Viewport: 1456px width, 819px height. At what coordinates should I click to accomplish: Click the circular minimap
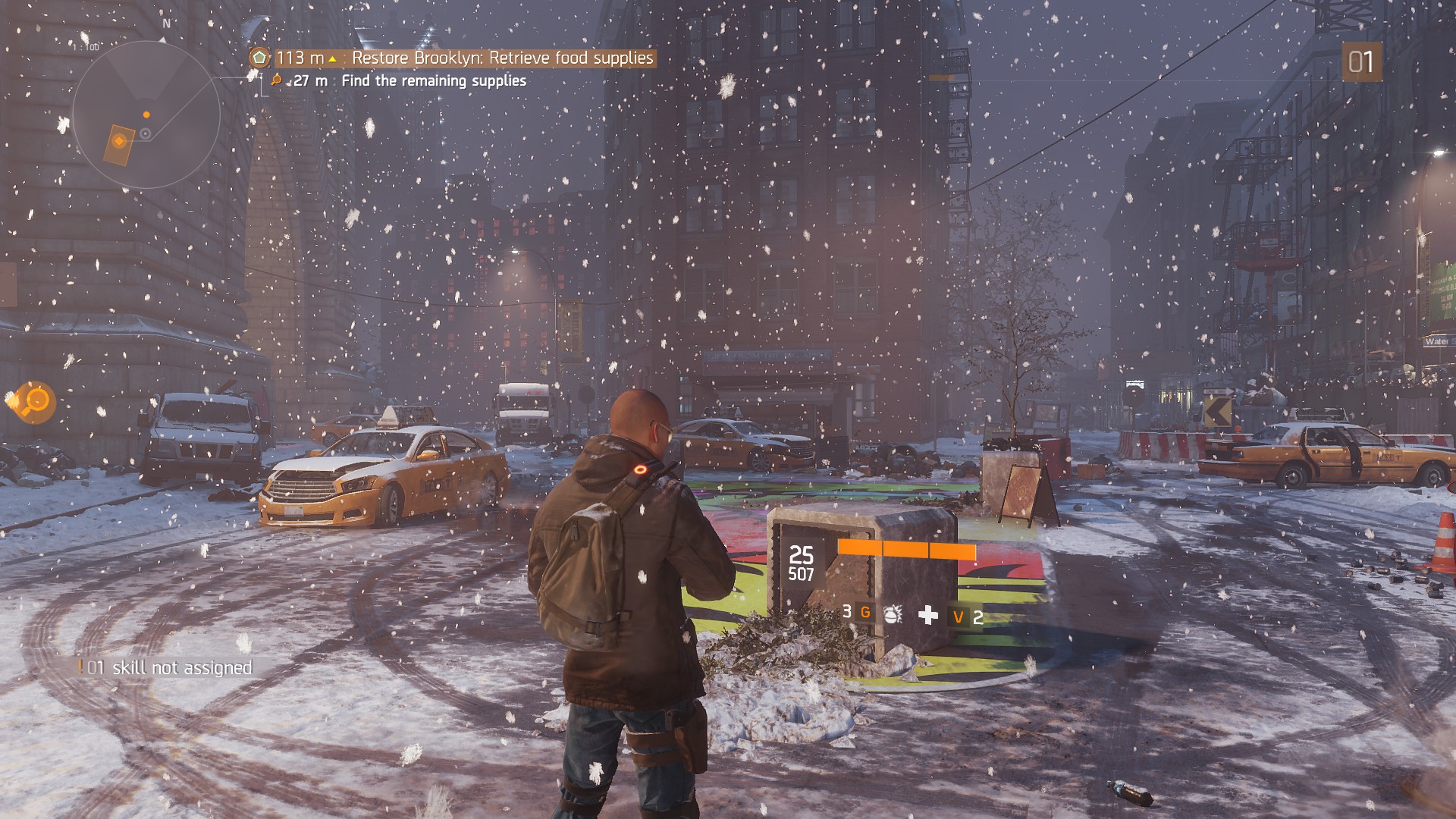click(146, 115)
